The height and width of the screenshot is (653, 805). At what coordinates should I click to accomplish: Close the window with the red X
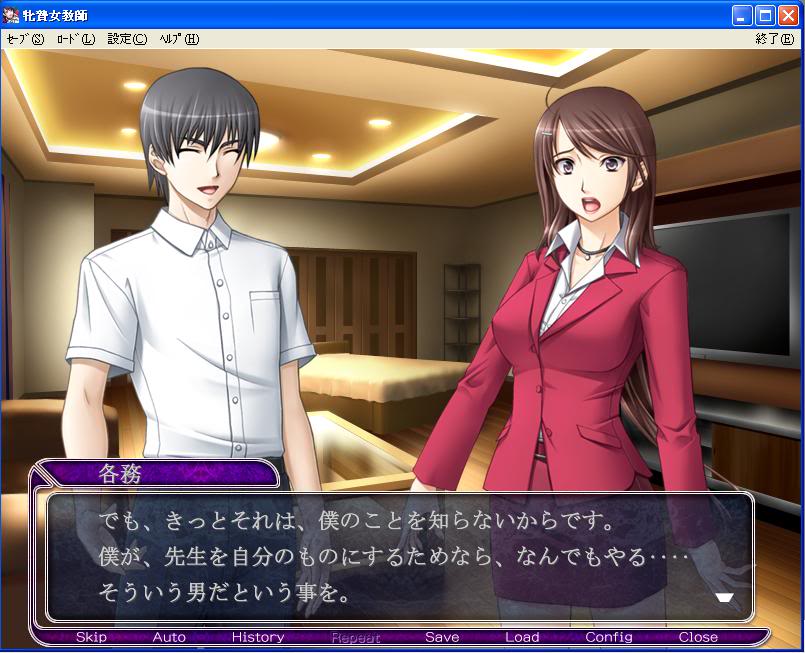tap(788, 16)
